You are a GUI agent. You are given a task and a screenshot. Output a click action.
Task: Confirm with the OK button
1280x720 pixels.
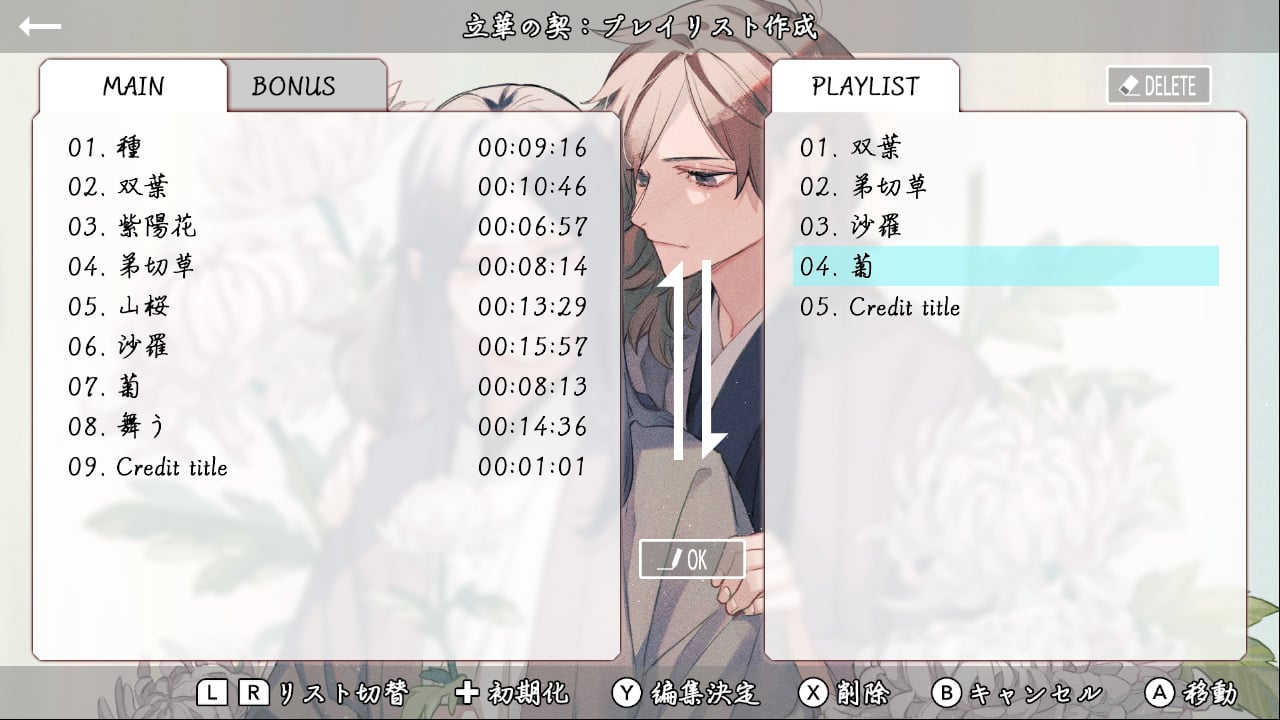pyautogui.click(x=692, y=560)
